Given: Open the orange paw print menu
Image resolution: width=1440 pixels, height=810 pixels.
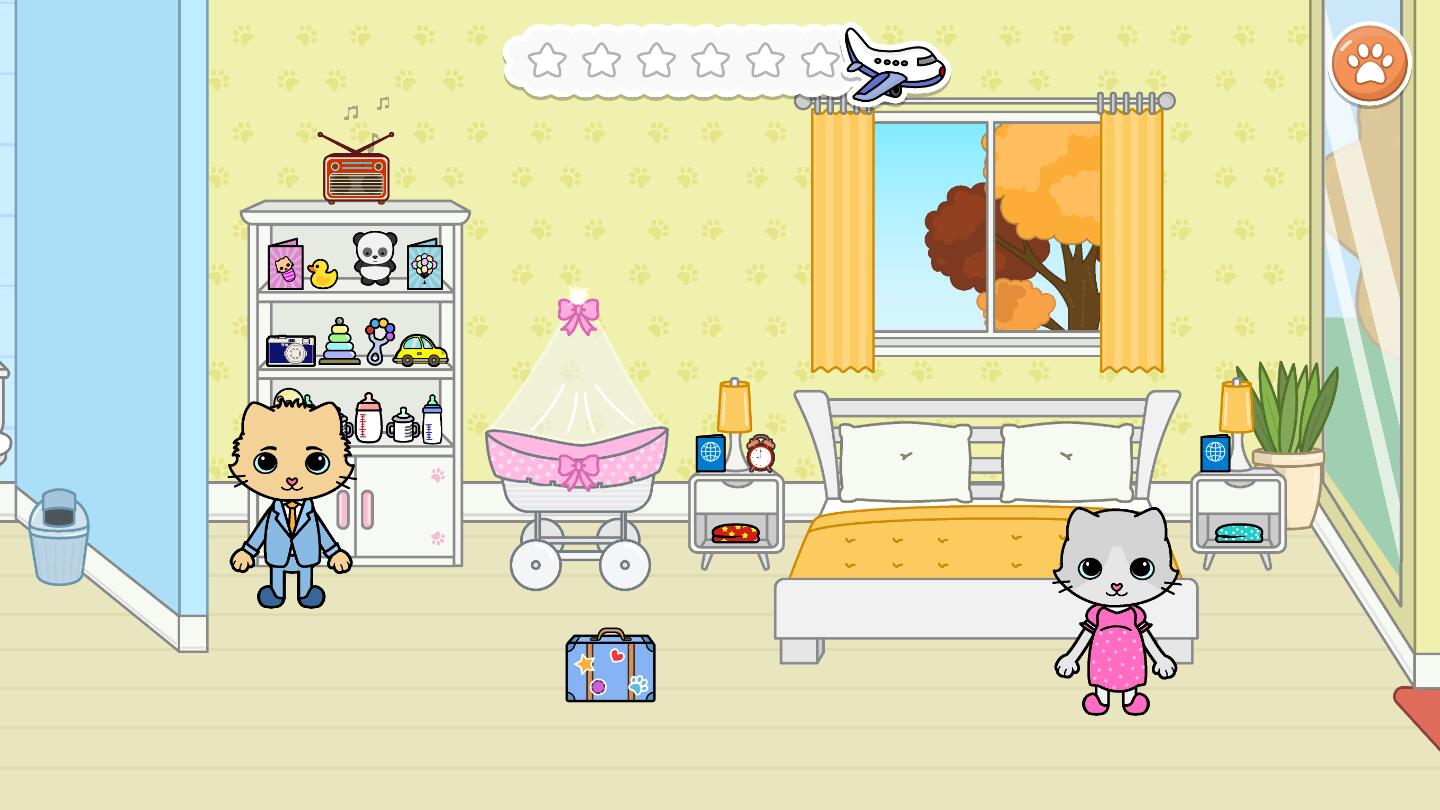Looking at the screenshot, I should 1369,64.
